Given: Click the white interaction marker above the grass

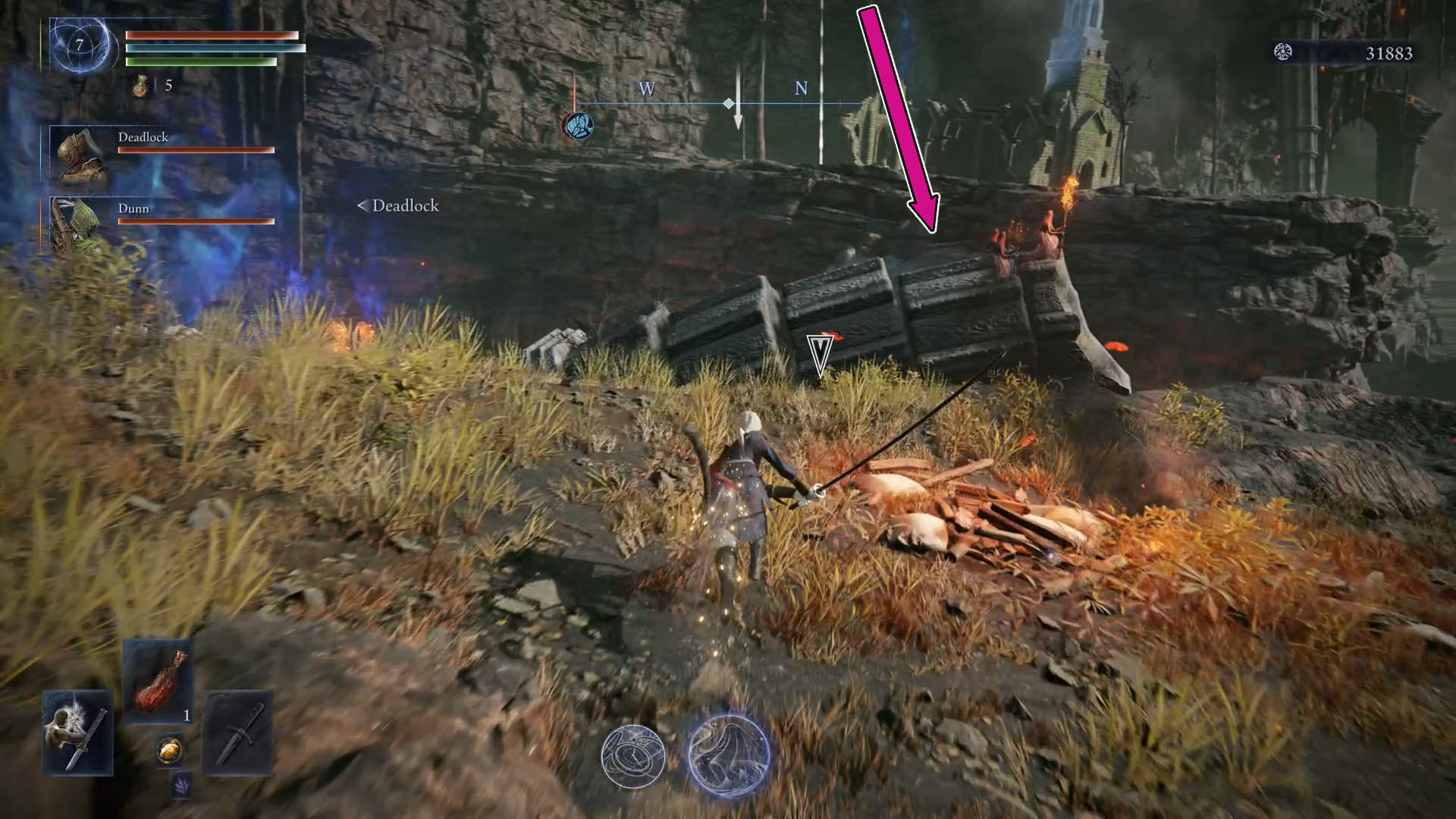Looking at the screenshot, I should tap(819, 353).
